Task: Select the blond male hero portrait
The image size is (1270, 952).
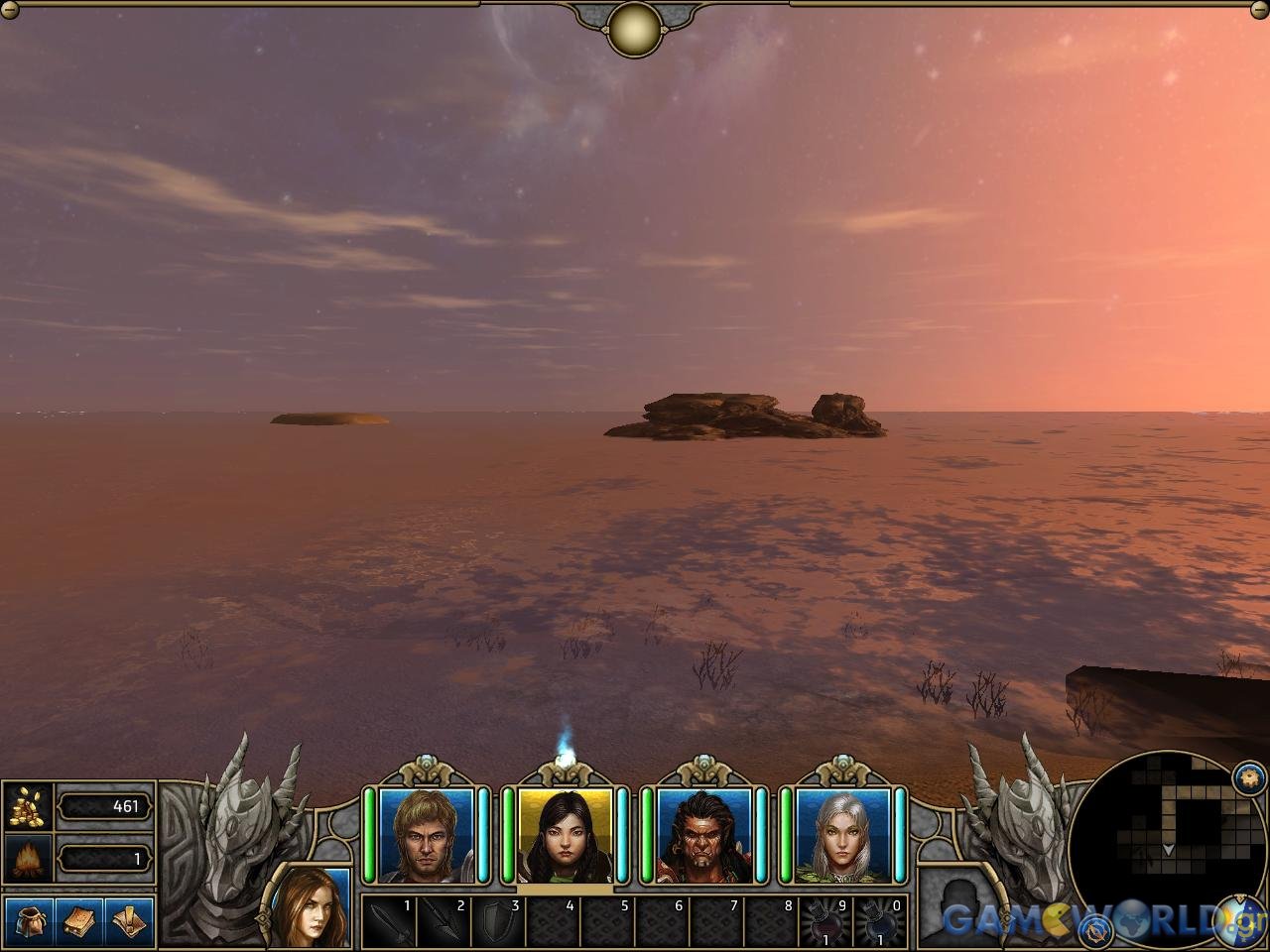Action: coord(427,835)
